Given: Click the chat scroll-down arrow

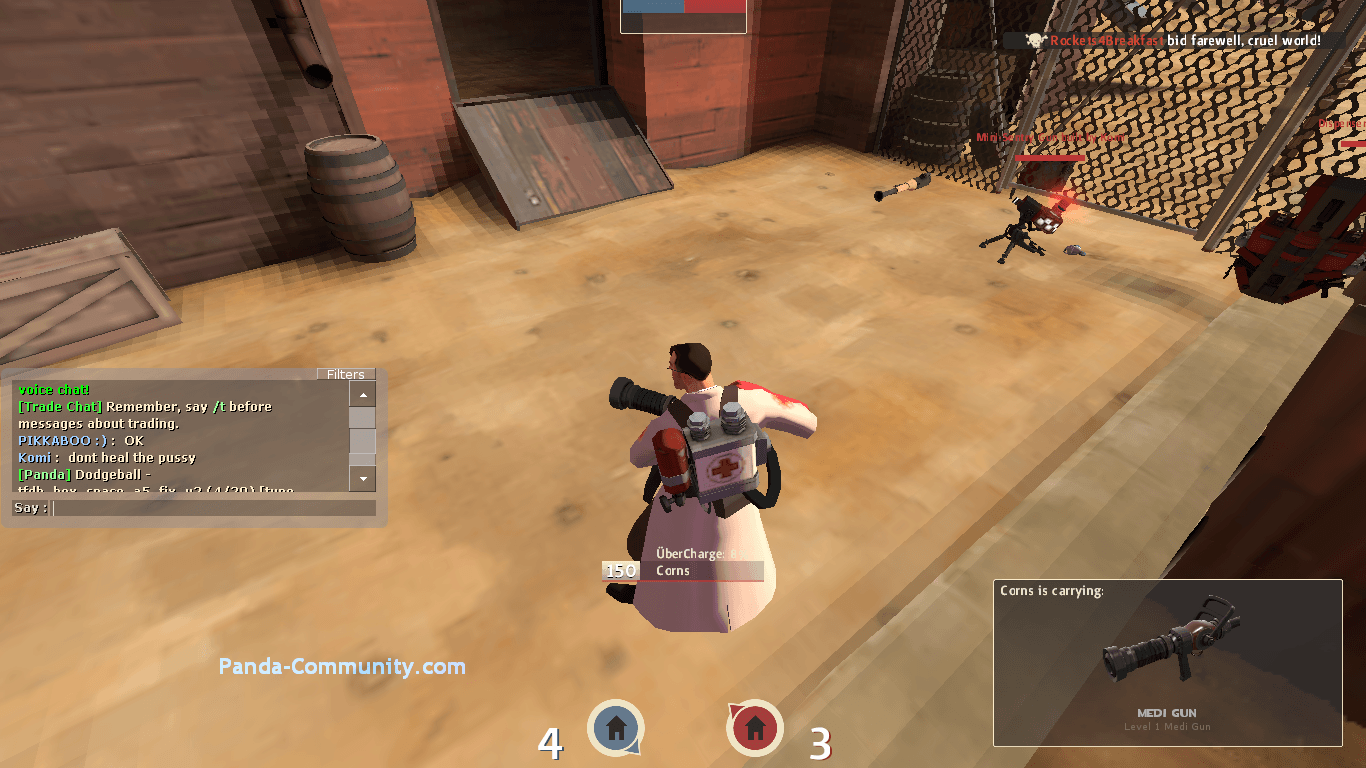Looking at the screenshot, I should [362, 479].
